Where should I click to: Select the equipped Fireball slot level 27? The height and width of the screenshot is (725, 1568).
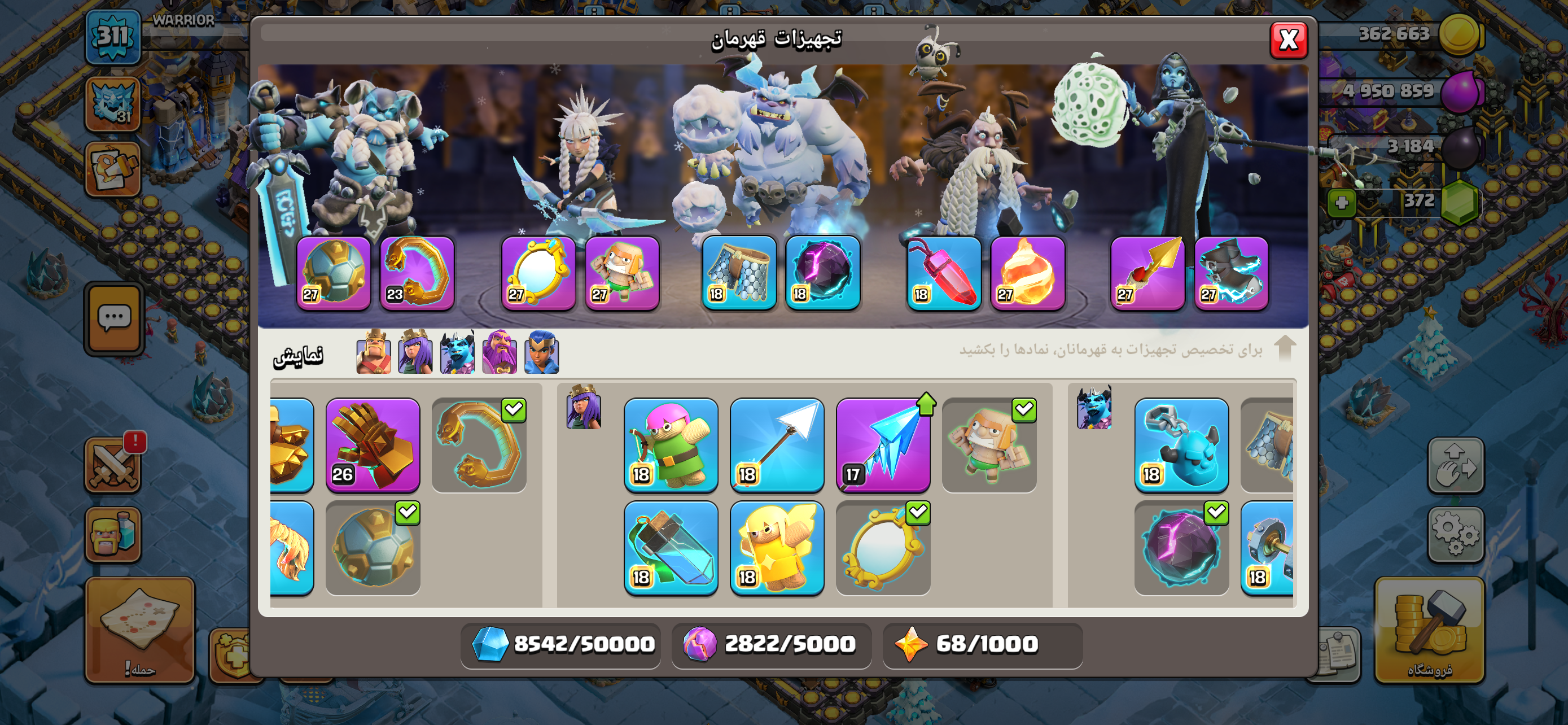1027,273
